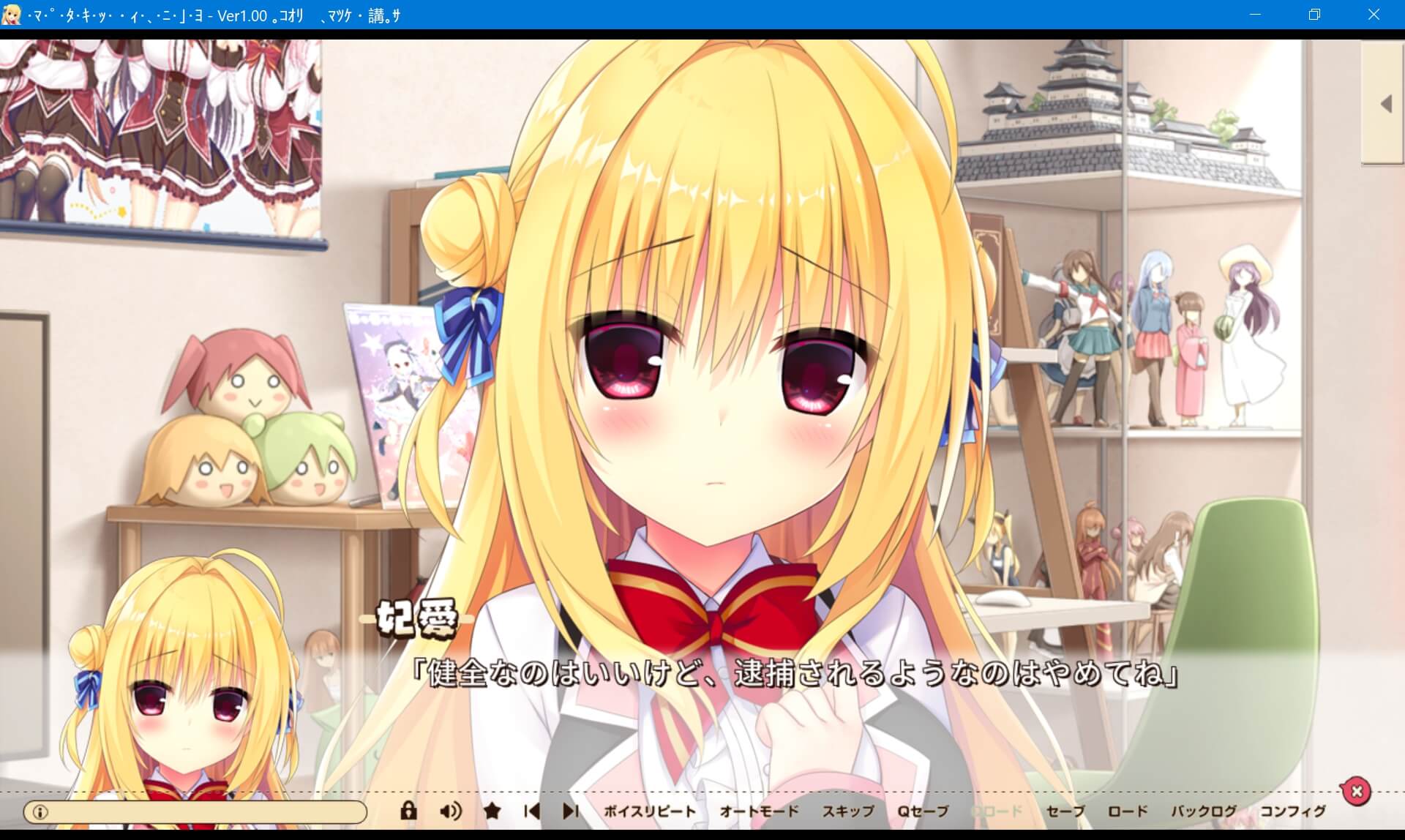Screen dimensions: 1405x840
Task: Toggle スキップ skip mode on
Action: pyautogui.click(x=849, y=811)
